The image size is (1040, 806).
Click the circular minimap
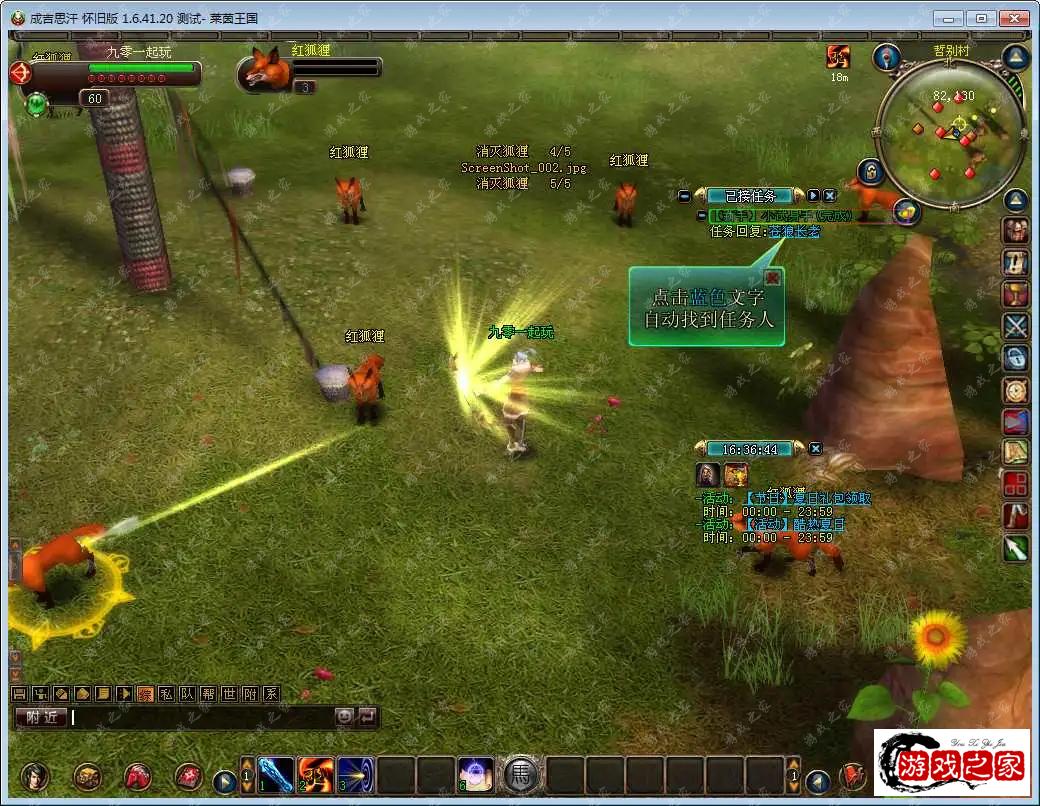click(x=948, y=133)
